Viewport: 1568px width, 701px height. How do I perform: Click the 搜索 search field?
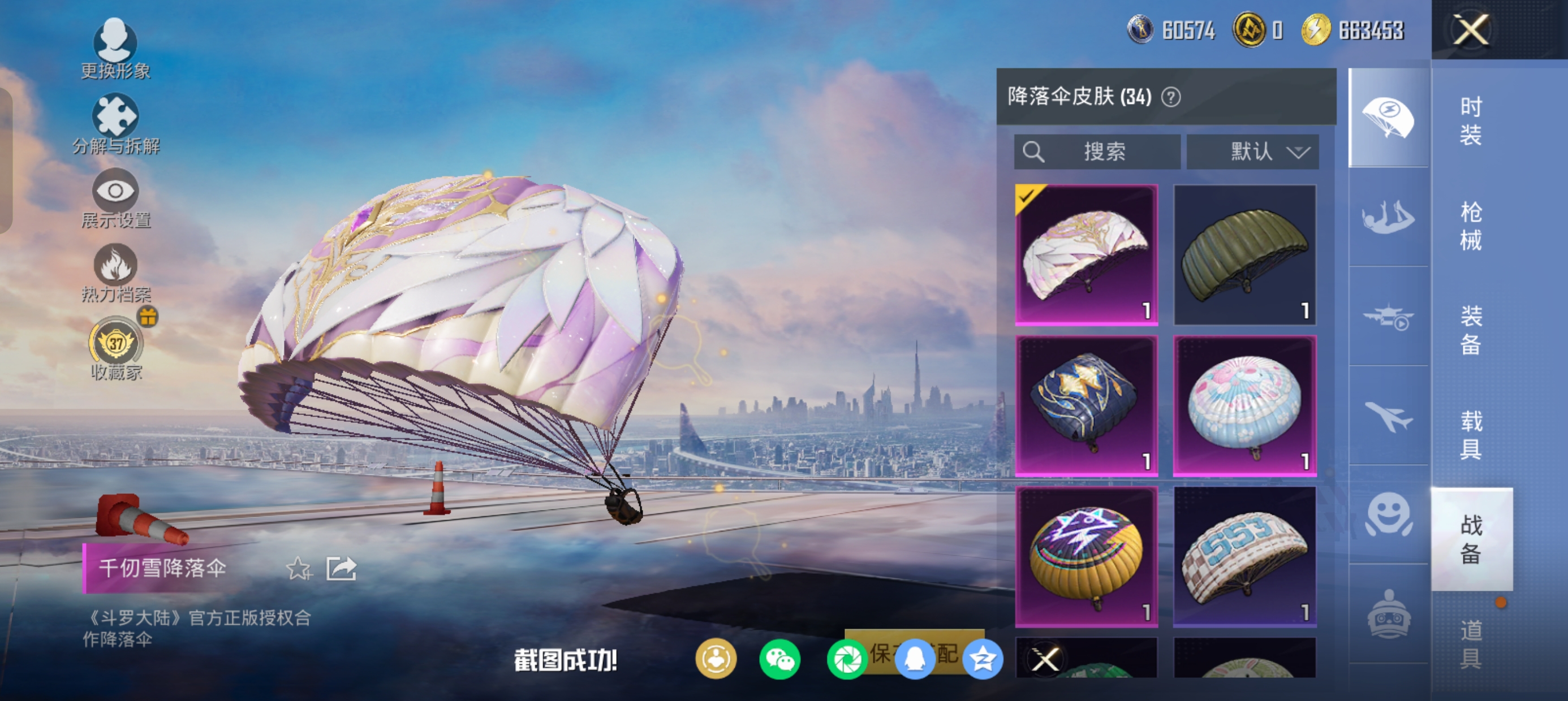[x=1097, y=152]
